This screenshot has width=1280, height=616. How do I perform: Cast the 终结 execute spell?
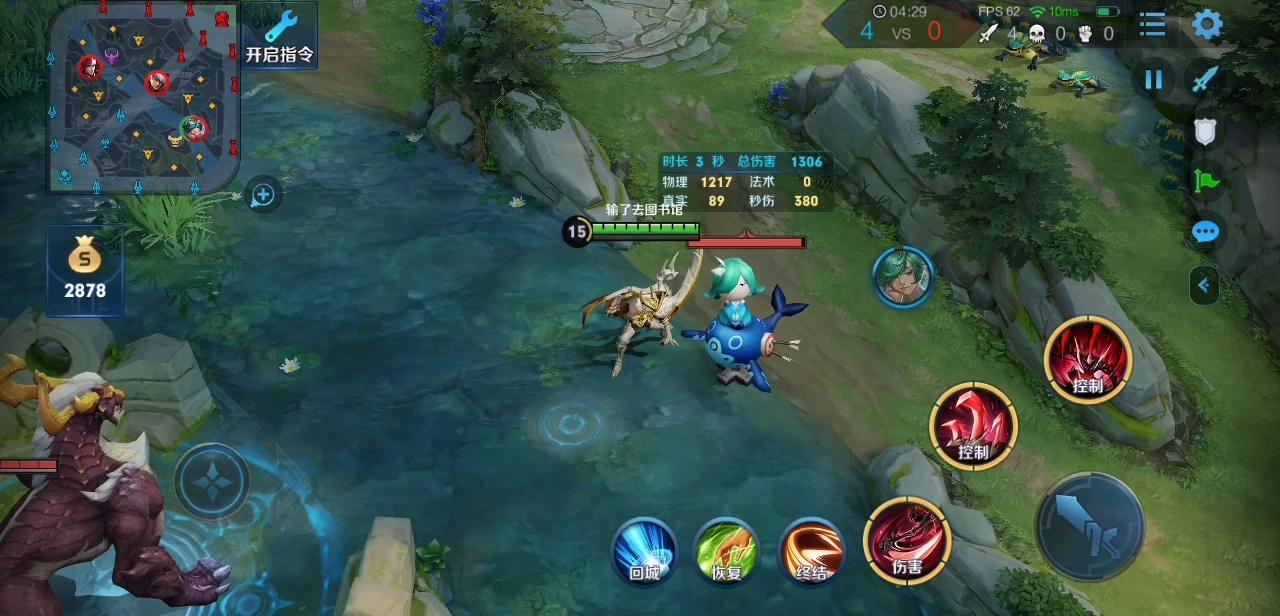811,551
